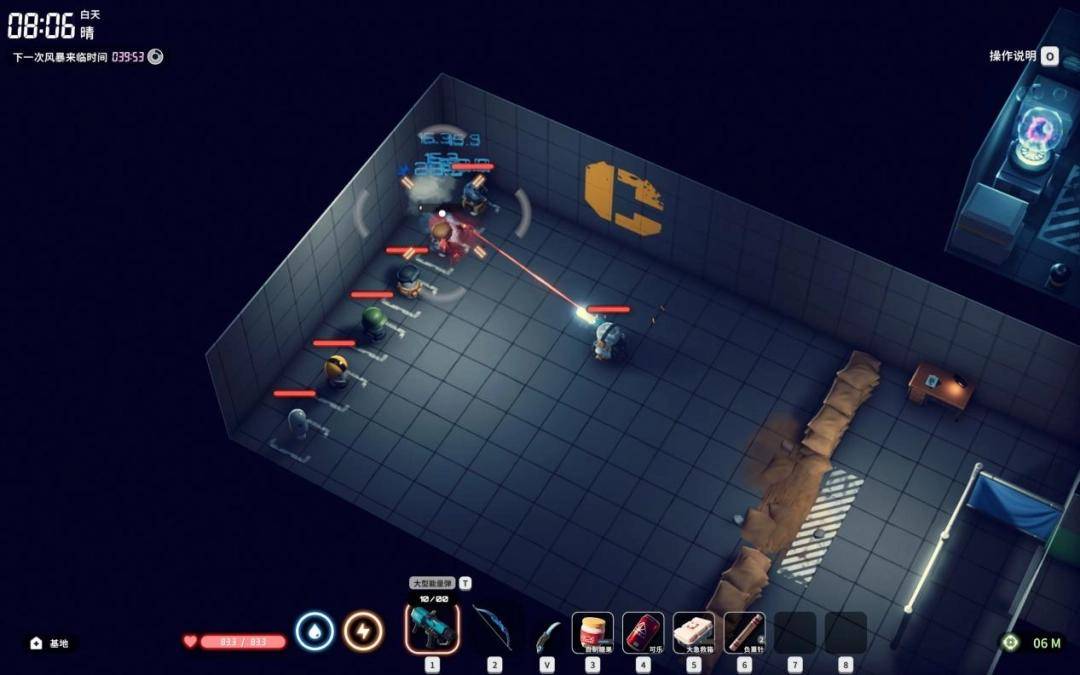Viewport: 1080px width, 675px height.
Task: Click the orange lightning bolt energy icon
Action: [363, 632]
